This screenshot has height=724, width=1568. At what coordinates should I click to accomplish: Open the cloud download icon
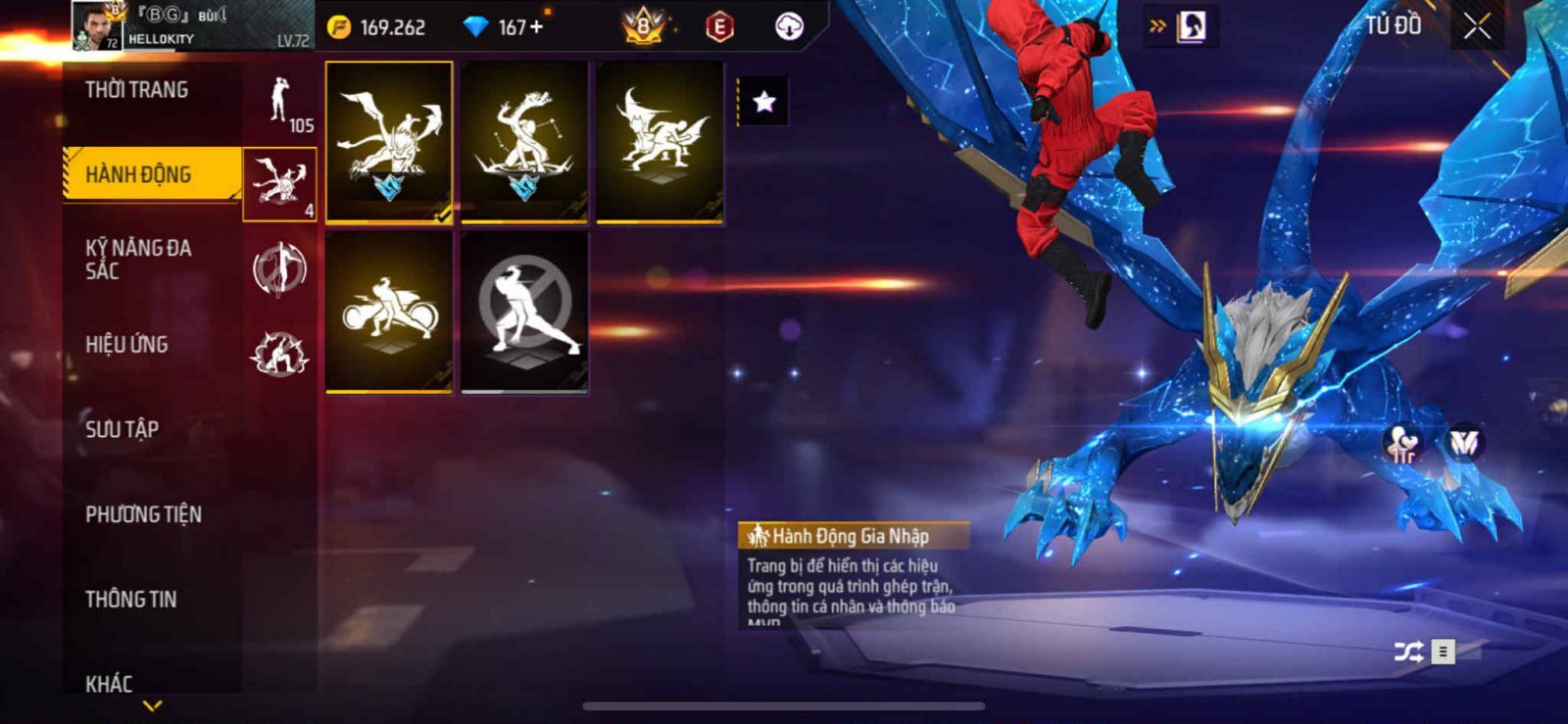click(789, 26)
